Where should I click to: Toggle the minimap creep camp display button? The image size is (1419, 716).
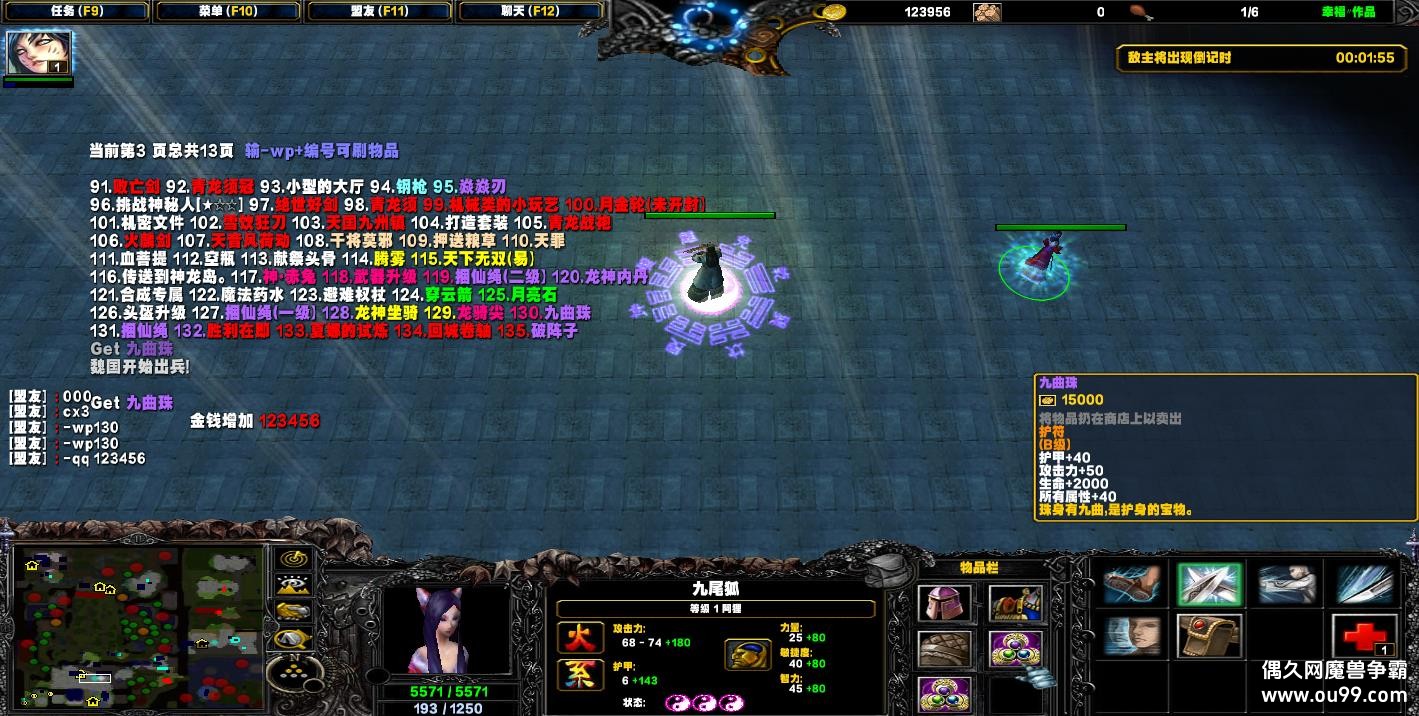pyautogui.click(x=293, y=636)
